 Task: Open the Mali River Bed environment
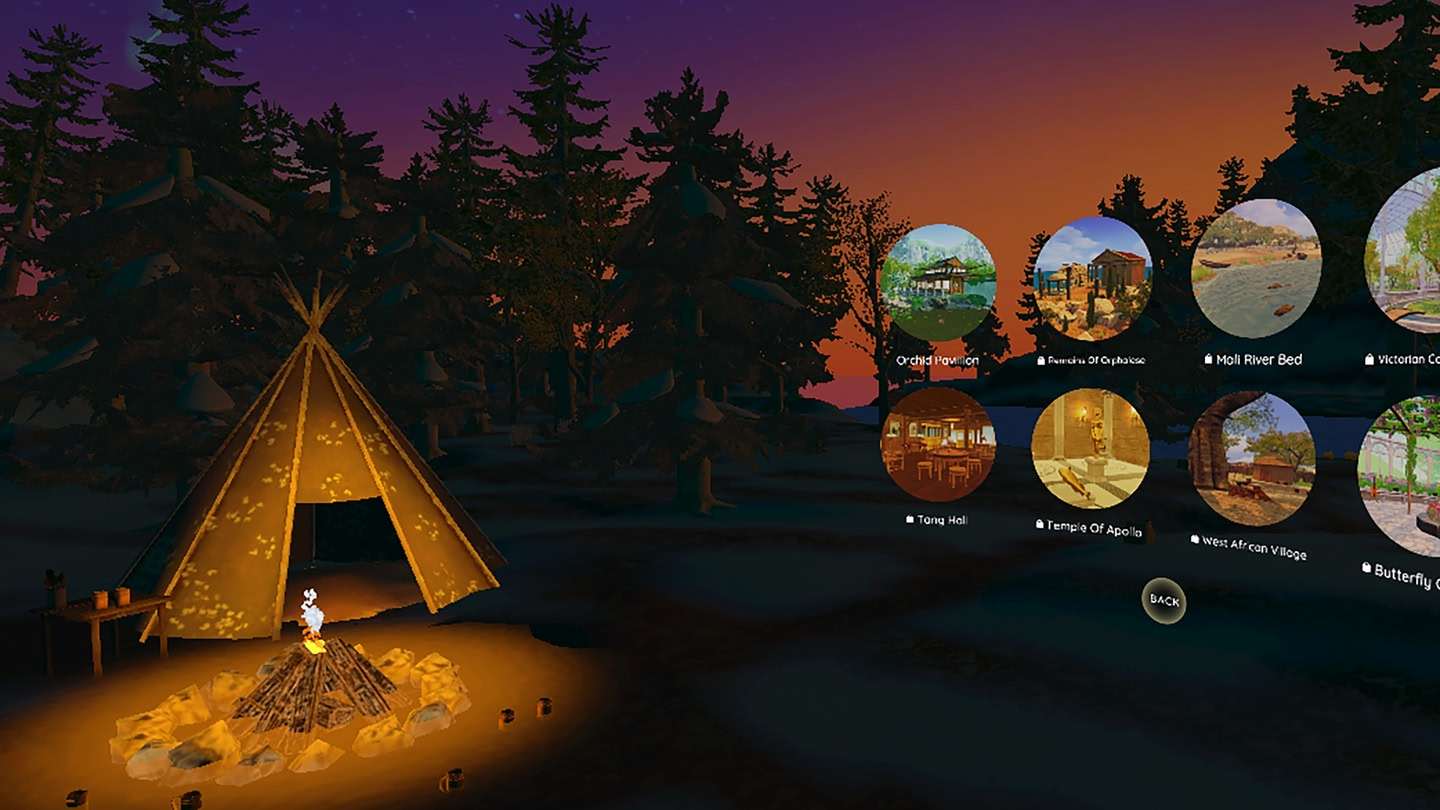pyautogui.click(x=1256, y=268)
